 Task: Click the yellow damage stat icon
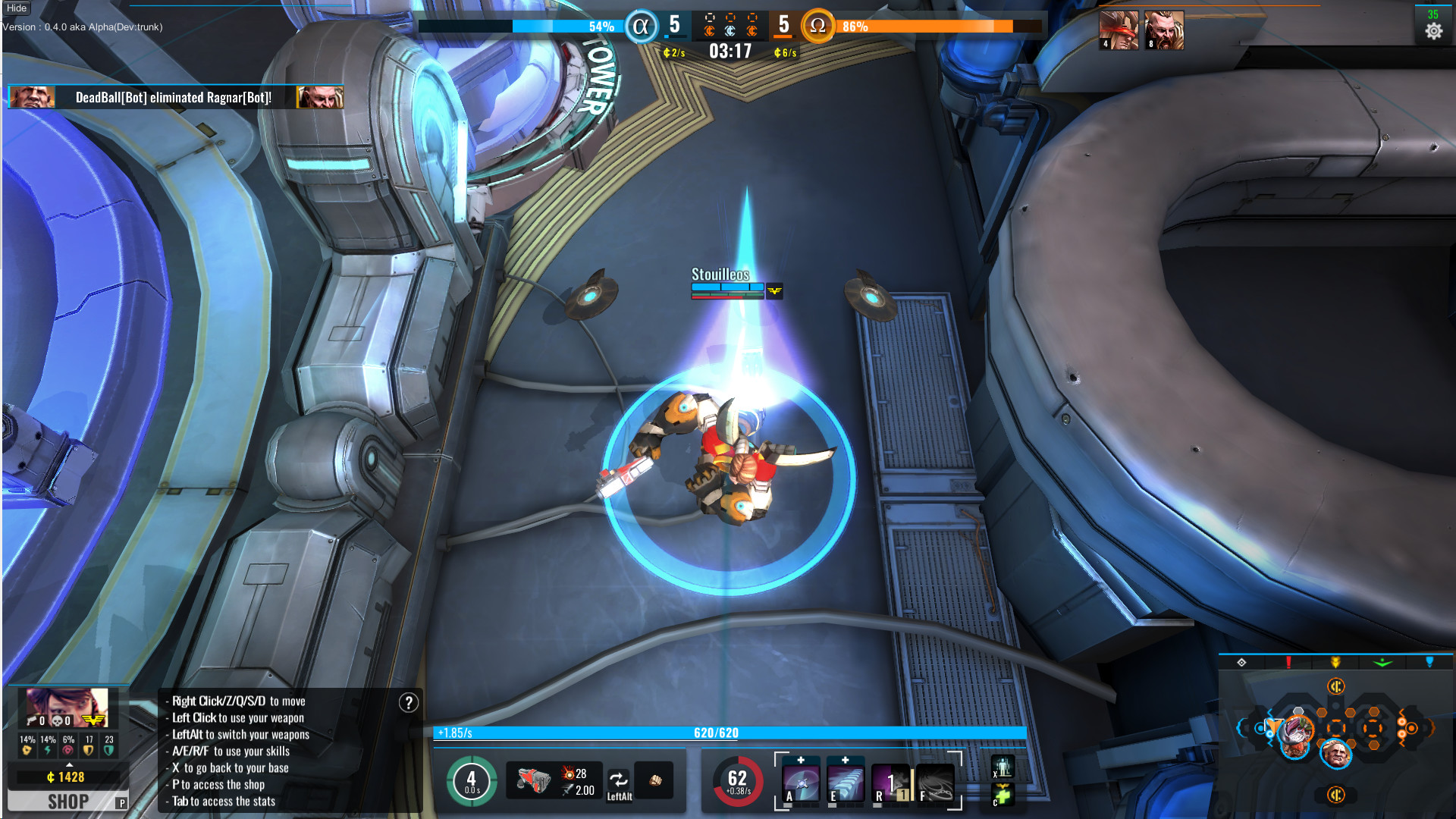tap(27, 748)
